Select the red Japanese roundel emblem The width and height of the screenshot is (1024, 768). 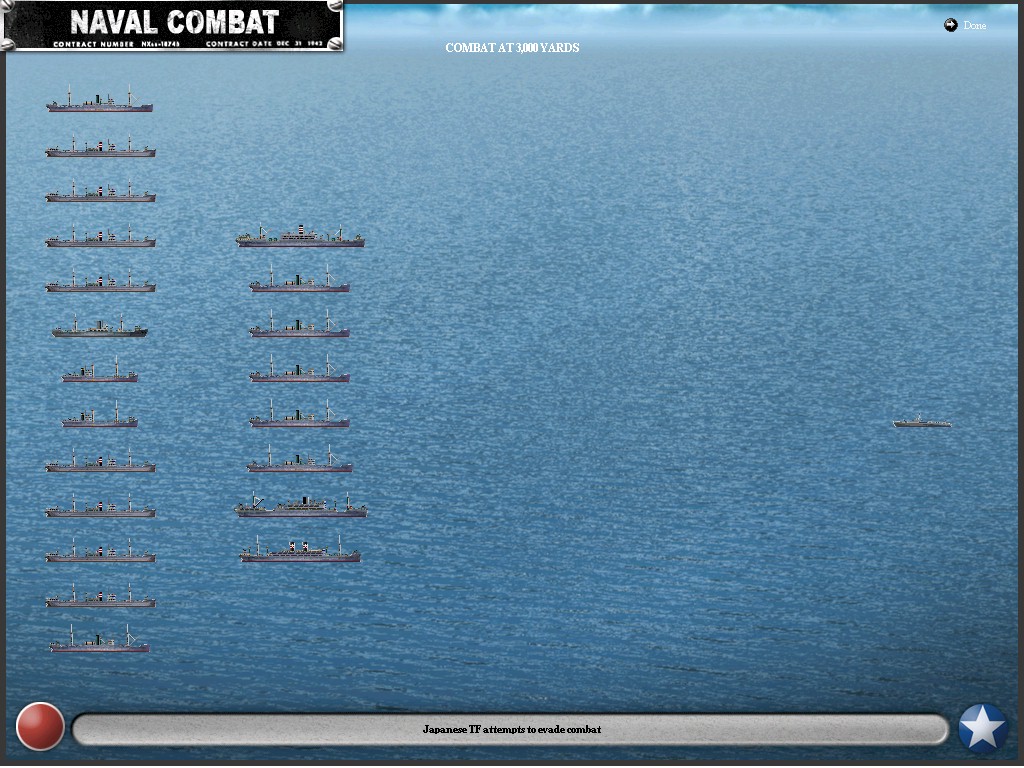(x=41, y=727)
